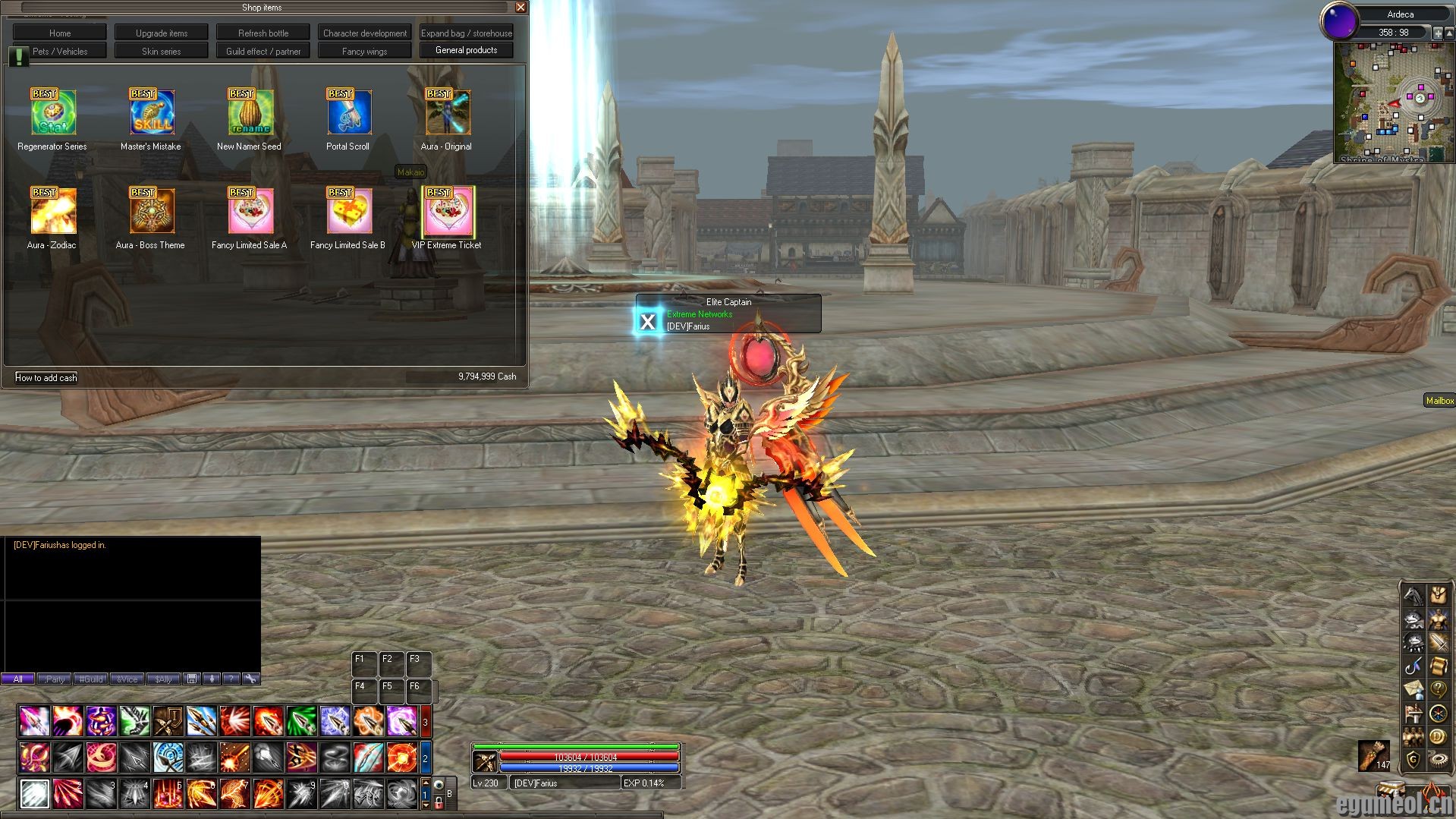Switch chat to the Party channel
Image resolution: width=1456 pixels, height=819 pixels.
tap(54, 679)
